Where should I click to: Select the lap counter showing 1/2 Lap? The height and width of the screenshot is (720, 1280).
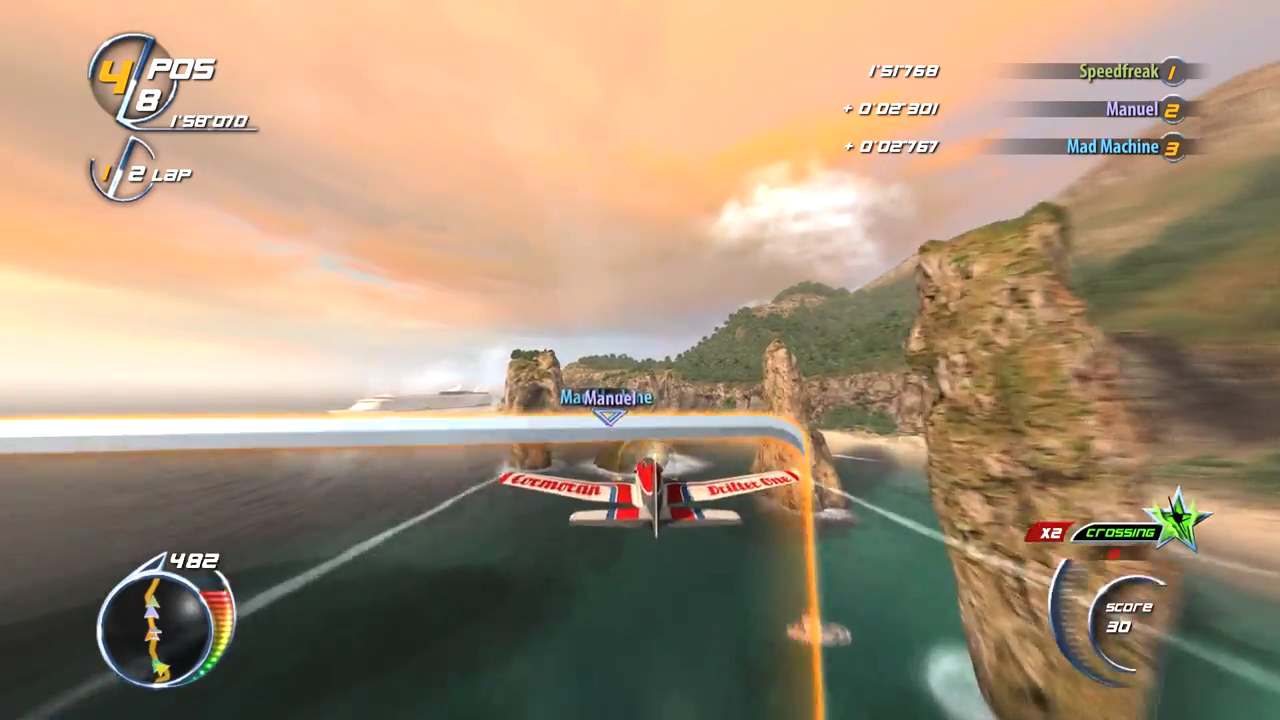point(140,173)
